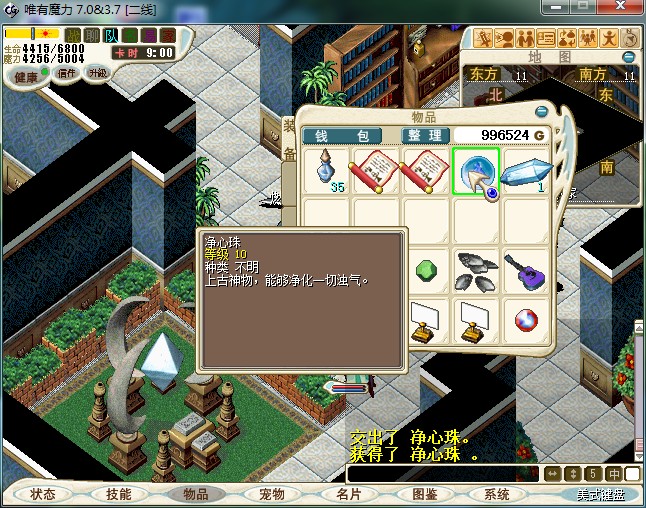Select the blue potion flask slot
The height and width of the screenshot is (508, 646).
point(329,170)
